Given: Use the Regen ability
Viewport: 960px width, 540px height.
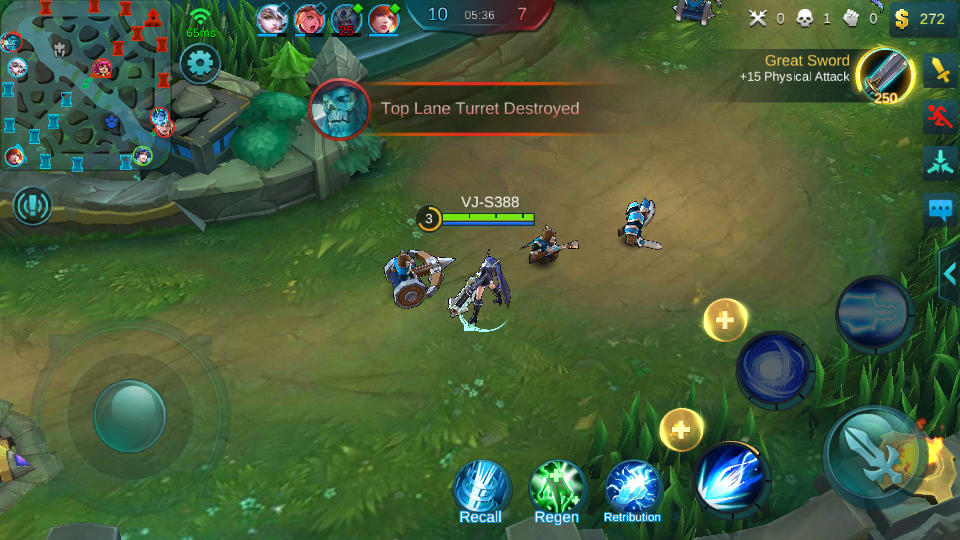Looking at the screenshot, I should pyautogui.click(x=557, y=490).
